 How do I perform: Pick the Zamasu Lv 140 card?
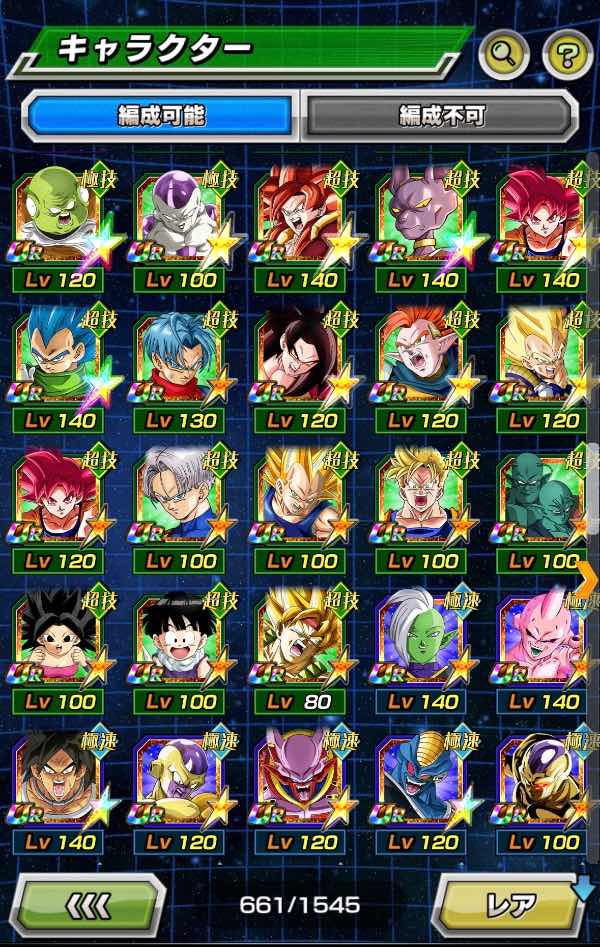[x=424, y=641]
